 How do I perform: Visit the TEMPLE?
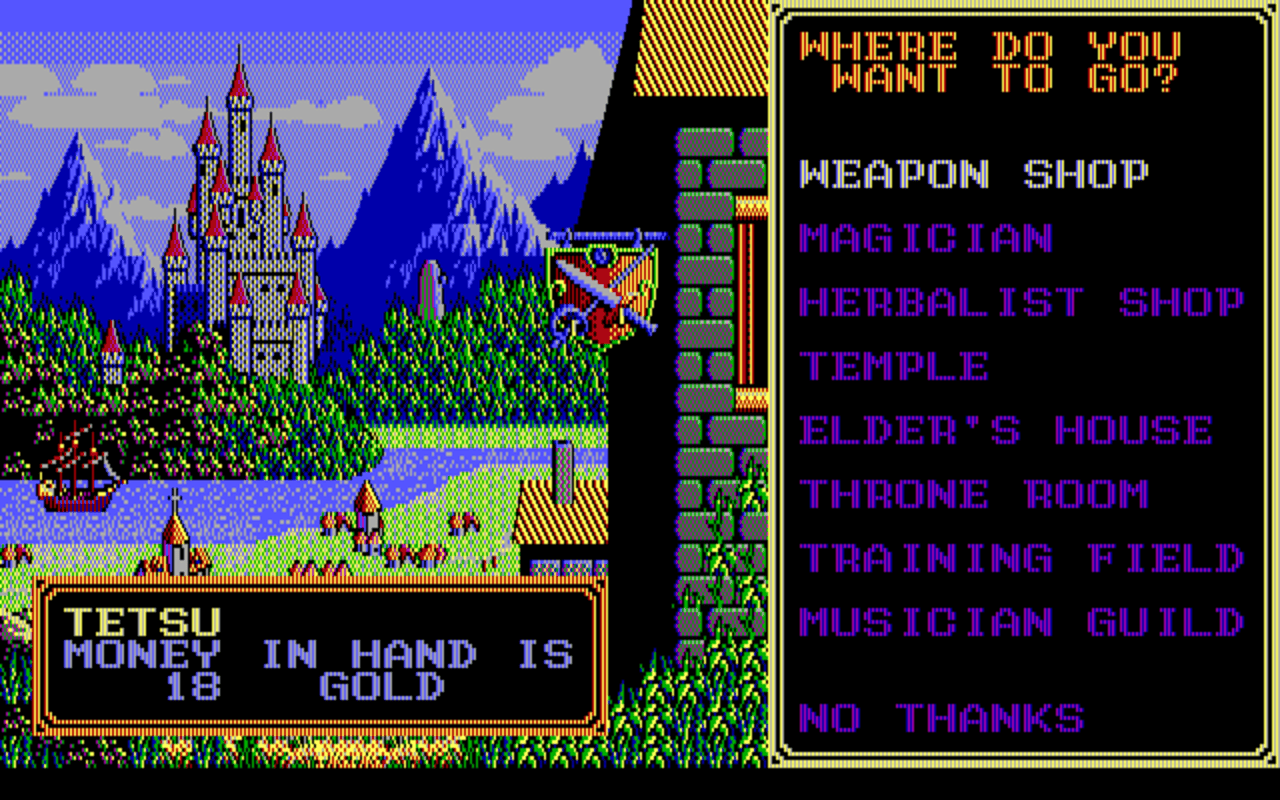(895, 367)
